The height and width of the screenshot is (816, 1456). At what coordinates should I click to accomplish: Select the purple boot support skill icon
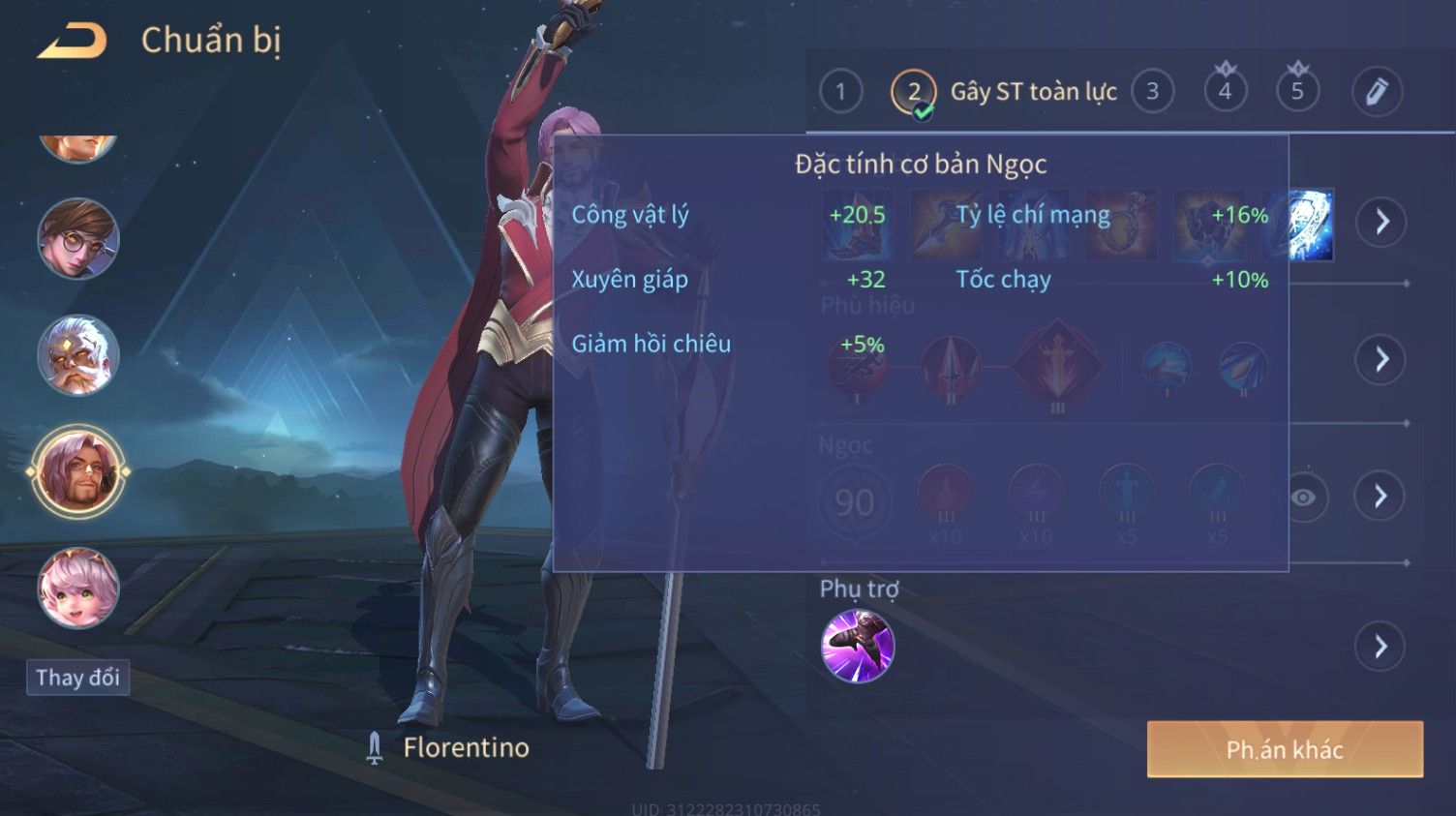857,646
